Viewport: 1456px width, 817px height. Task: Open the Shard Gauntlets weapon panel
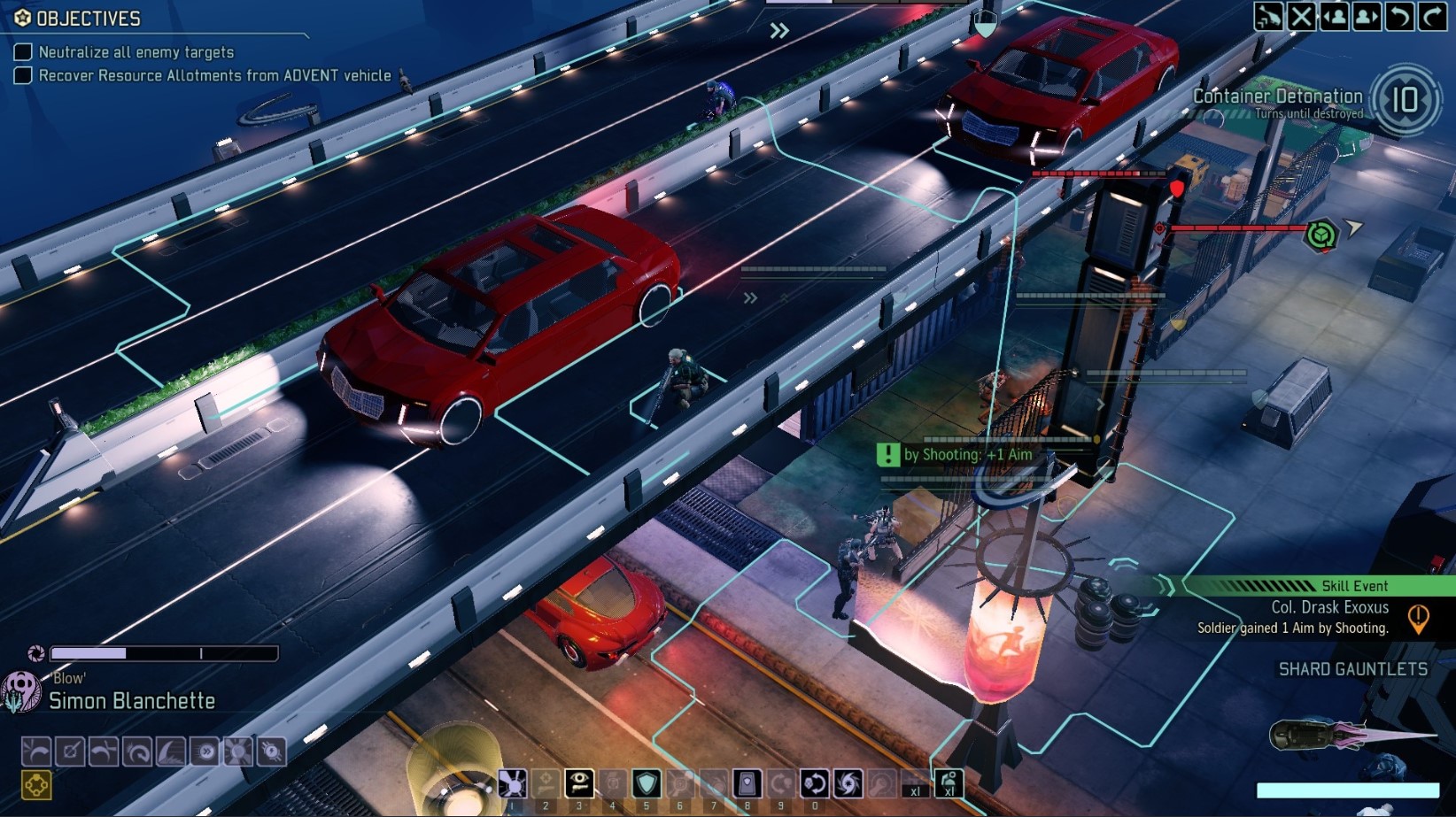point(1353,670)
